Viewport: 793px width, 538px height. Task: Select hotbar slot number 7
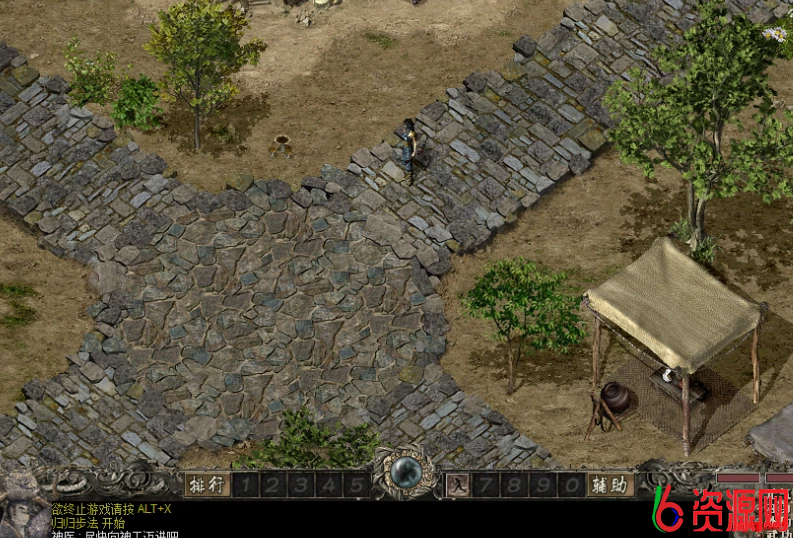pos(488,485)
